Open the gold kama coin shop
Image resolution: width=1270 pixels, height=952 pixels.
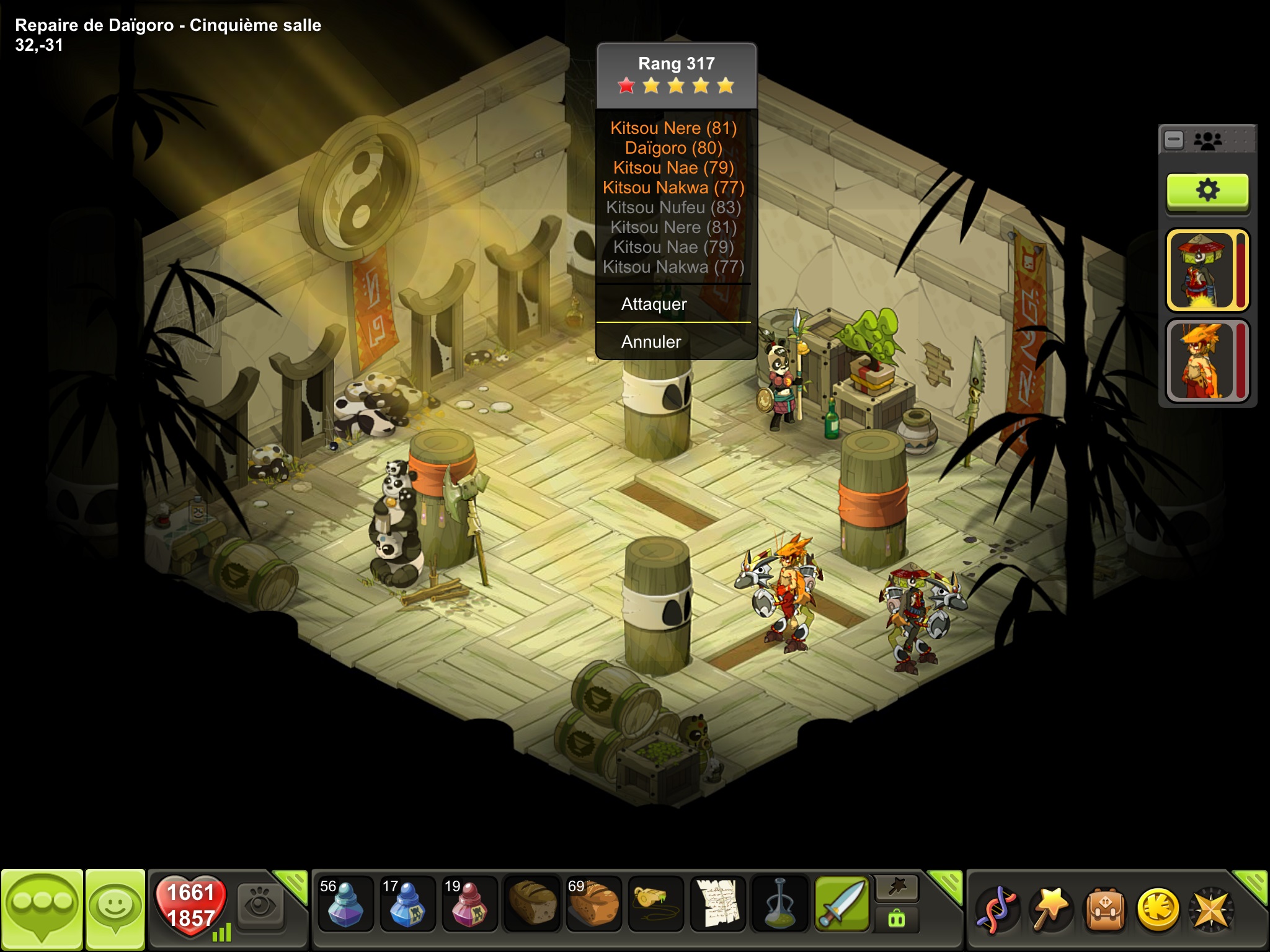(x=1158, y=910)
